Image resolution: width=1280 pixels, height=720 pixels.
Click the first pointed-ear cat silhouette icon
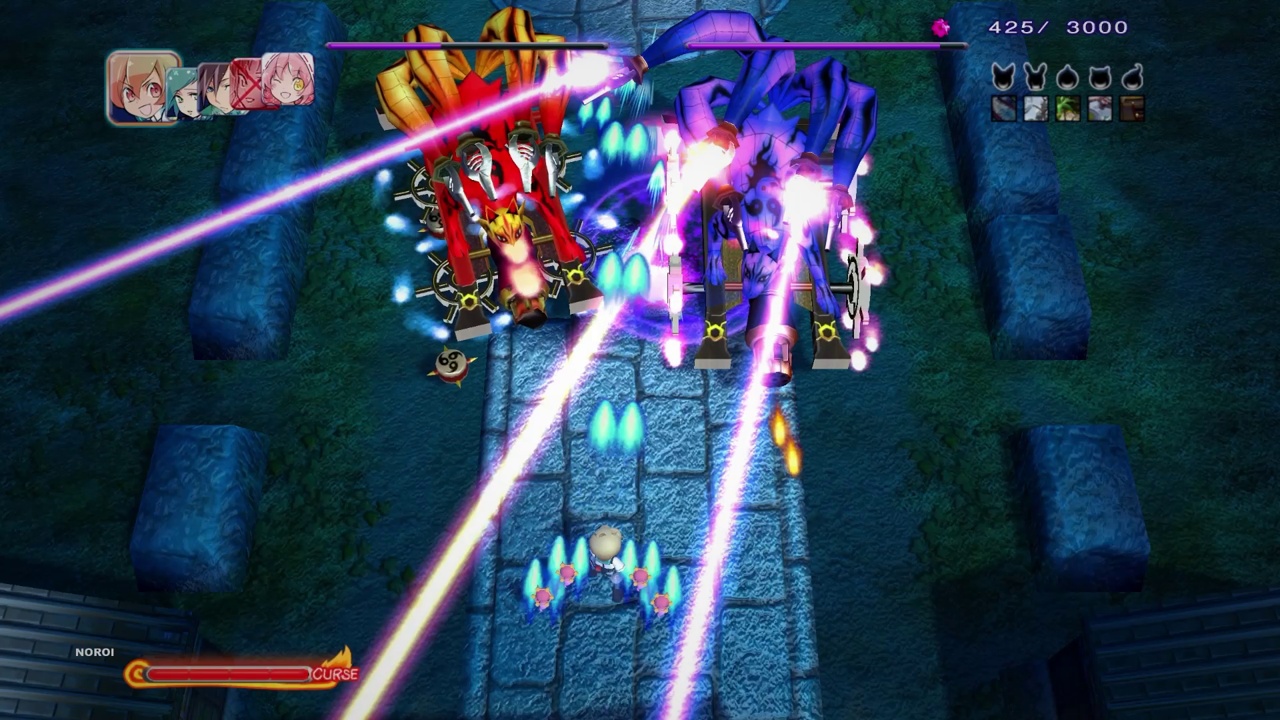1002,78
